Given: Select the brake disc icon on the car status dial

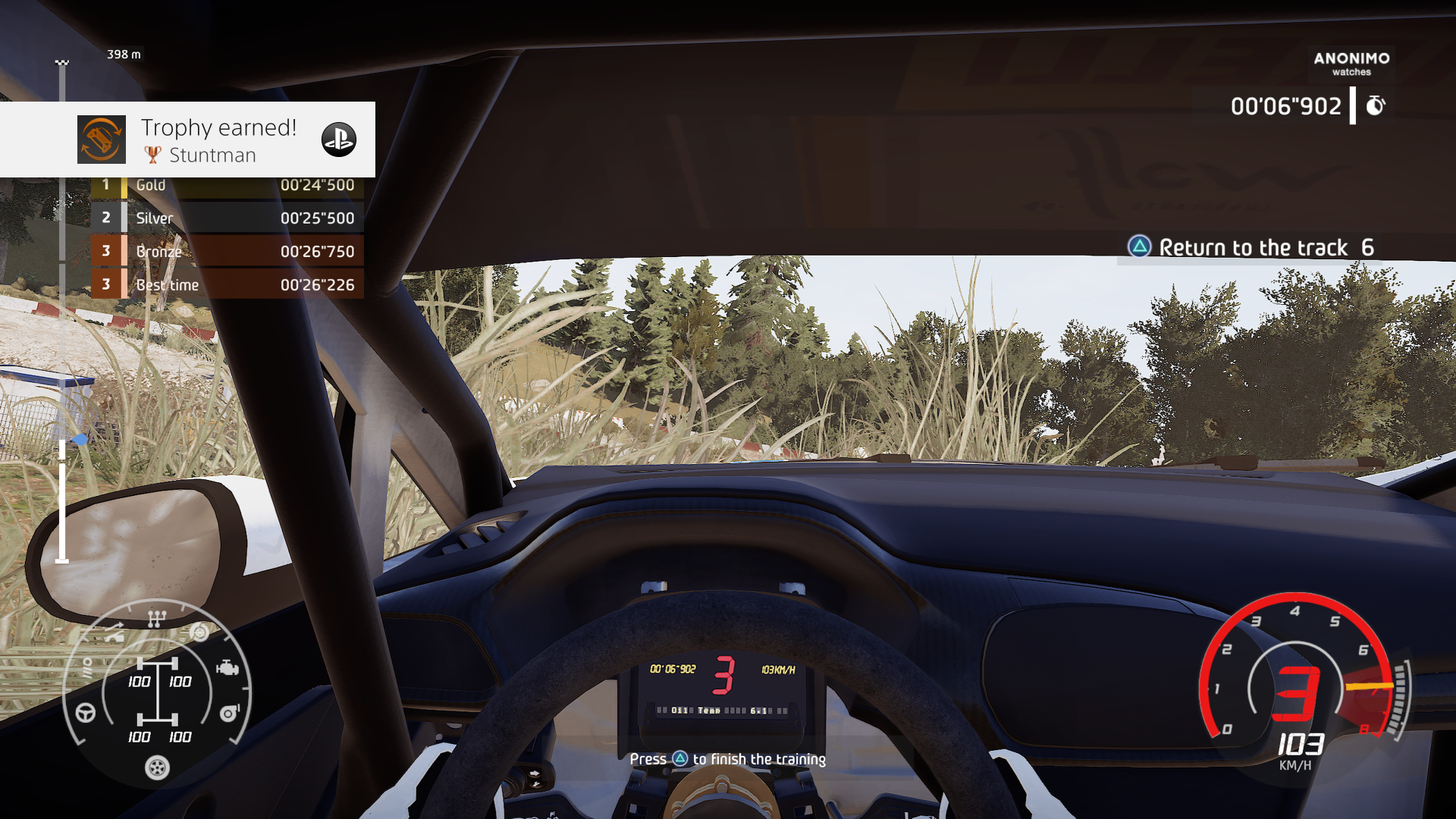Looking at the screenshot, I should [x=199, y=632].
